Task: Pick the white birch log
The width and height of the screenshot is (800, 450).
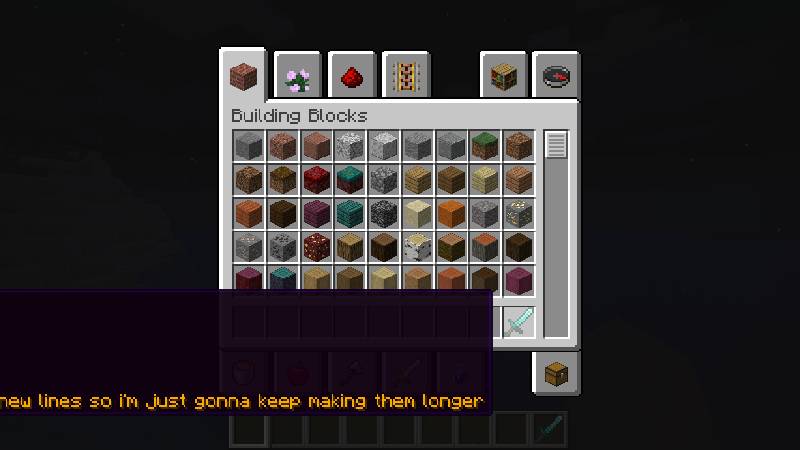Action: point(418,248)
